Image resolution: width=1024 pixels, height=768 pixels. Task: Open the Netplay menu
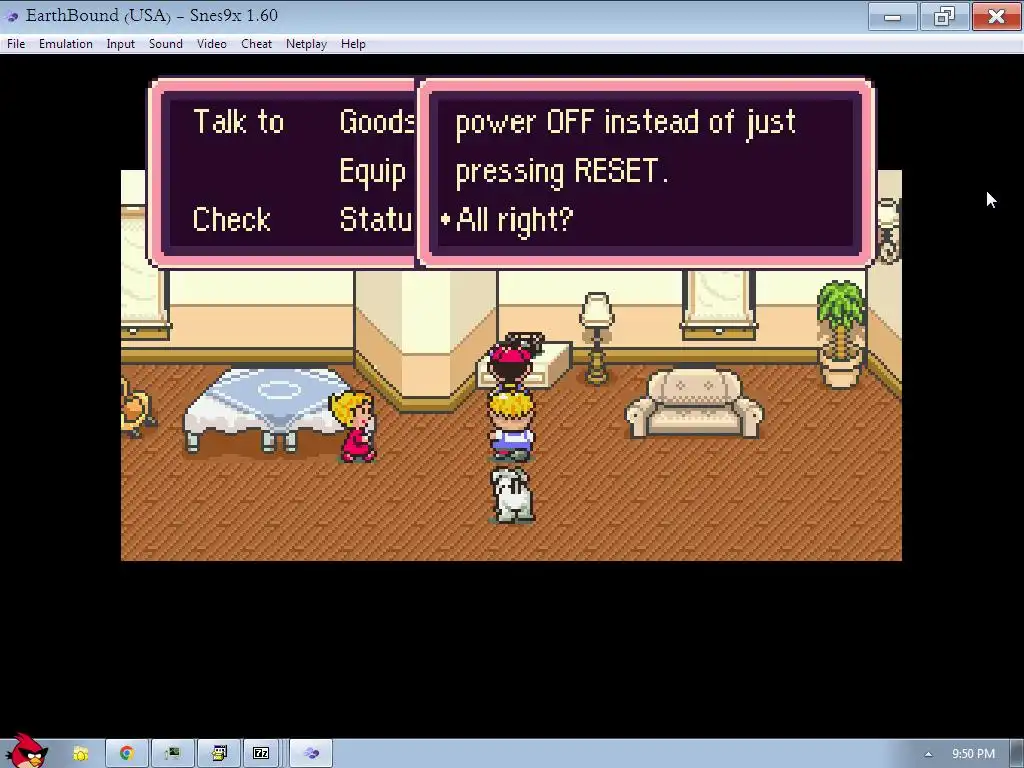tap(306, 44)
